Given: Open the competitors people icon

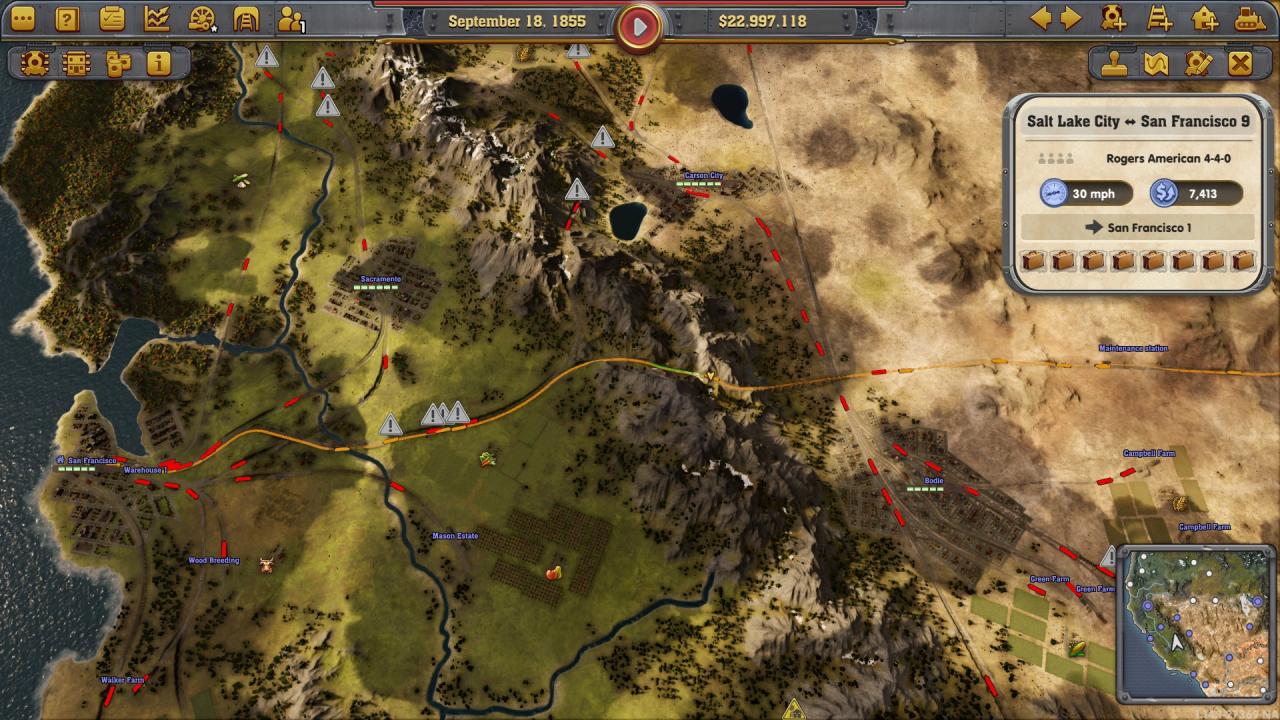Looking at the screenshot, I should point(291,19).
